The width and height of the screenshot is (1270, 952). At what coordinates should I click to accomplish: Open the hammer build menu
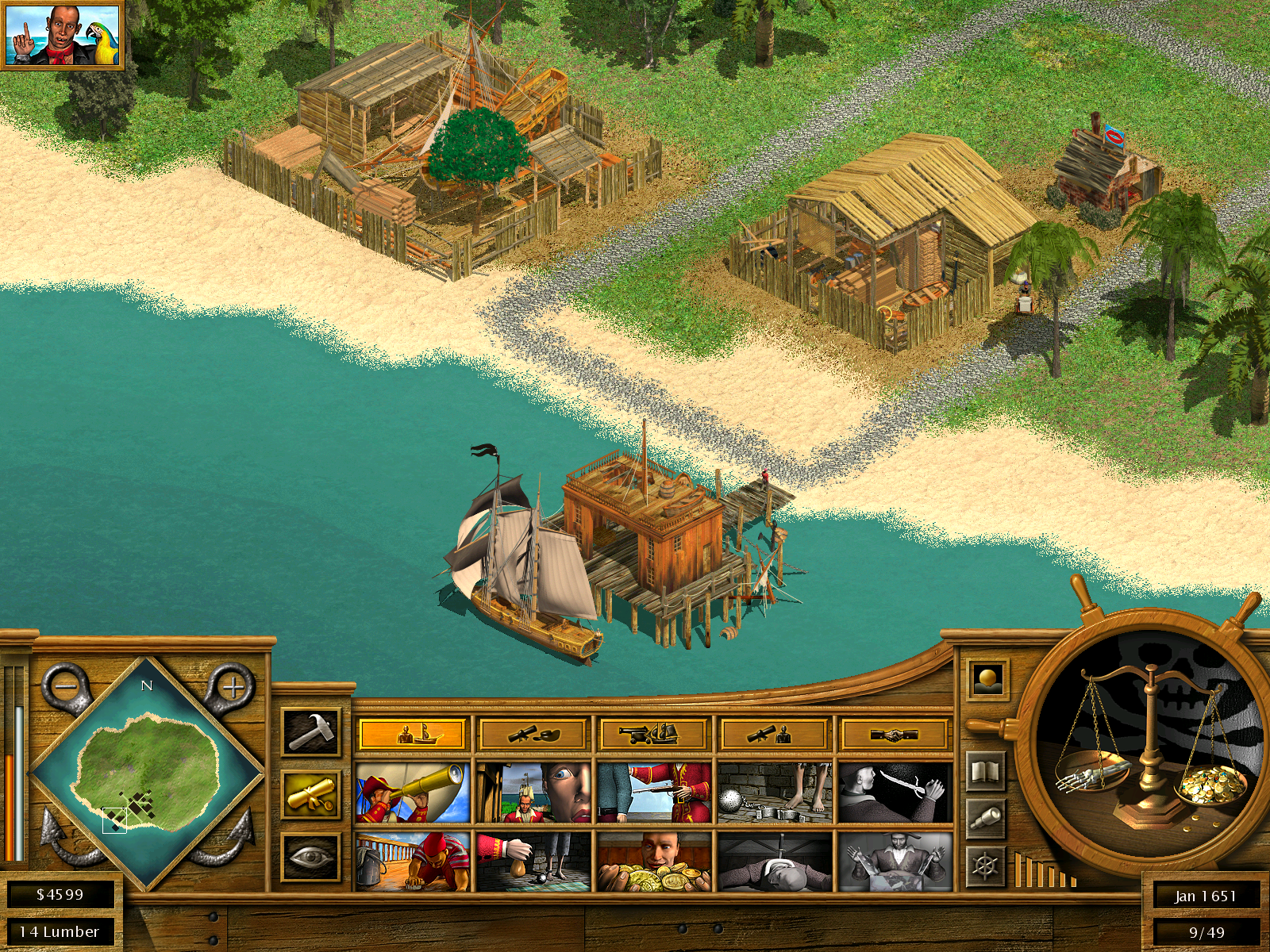311,731
